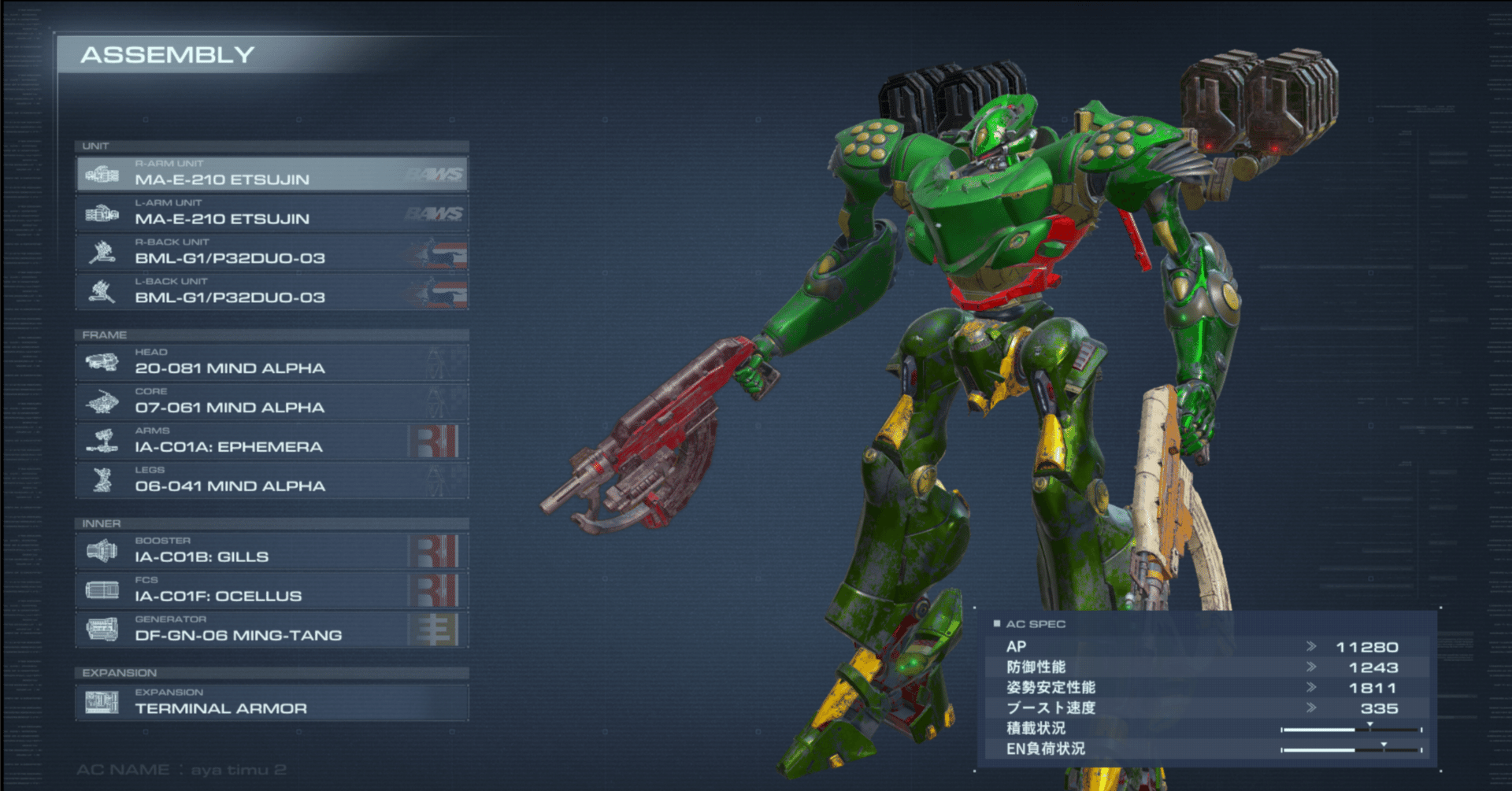Select the BOOSTER IA-C01B: GILLS slot

click(272, 551)
